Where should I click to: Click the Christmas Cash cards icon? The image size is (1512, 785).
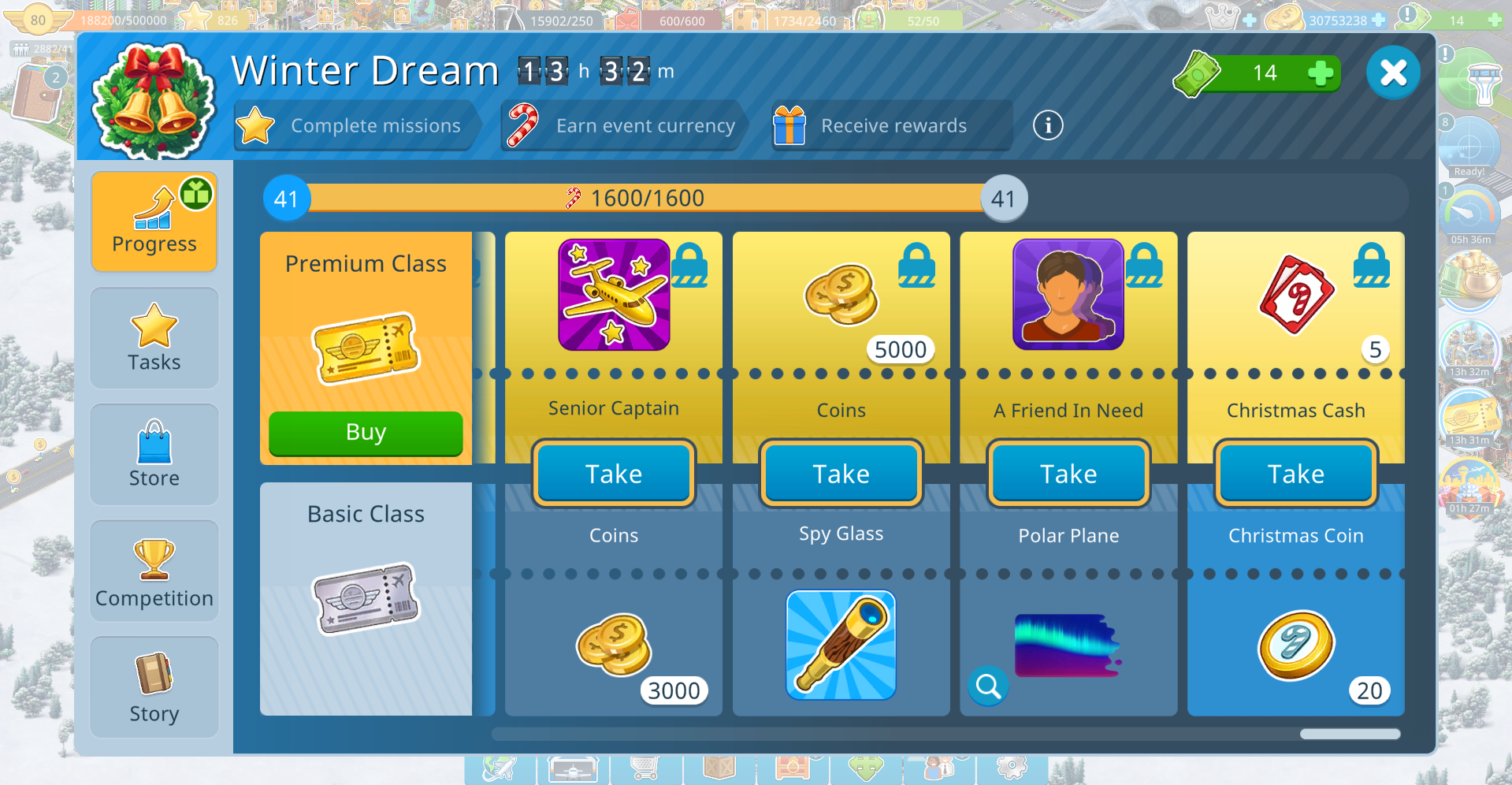coord(1296,294)
